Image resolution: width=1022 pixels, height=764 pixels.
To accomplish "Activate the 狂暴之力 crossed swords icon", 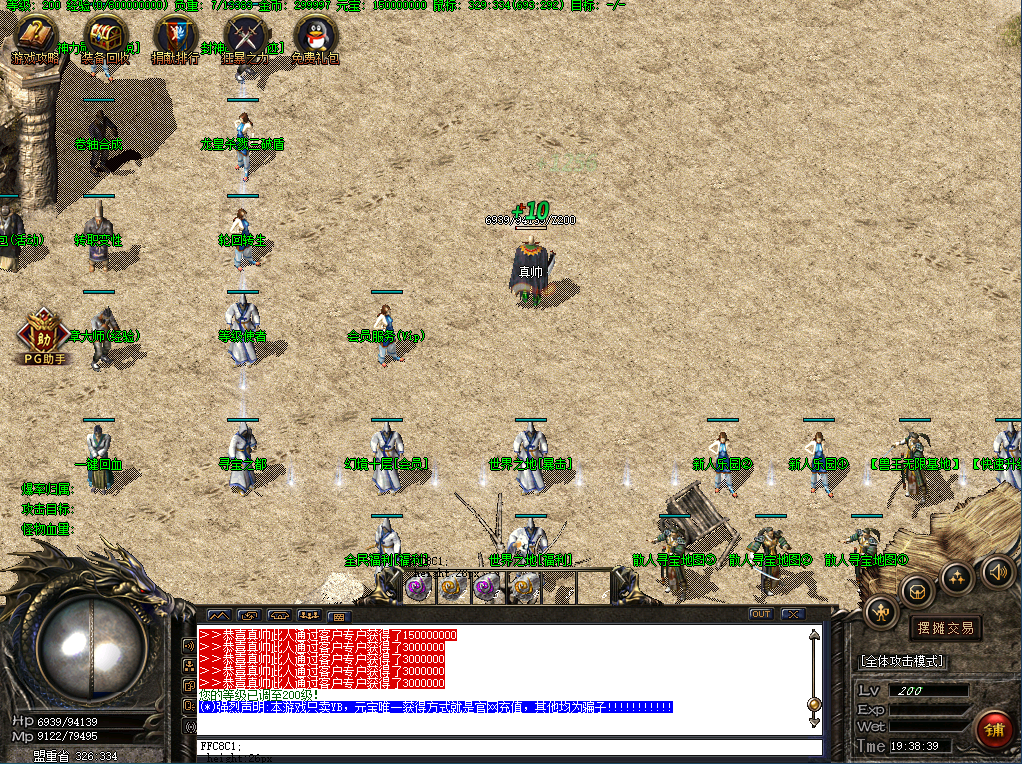I will click(243, 38).
